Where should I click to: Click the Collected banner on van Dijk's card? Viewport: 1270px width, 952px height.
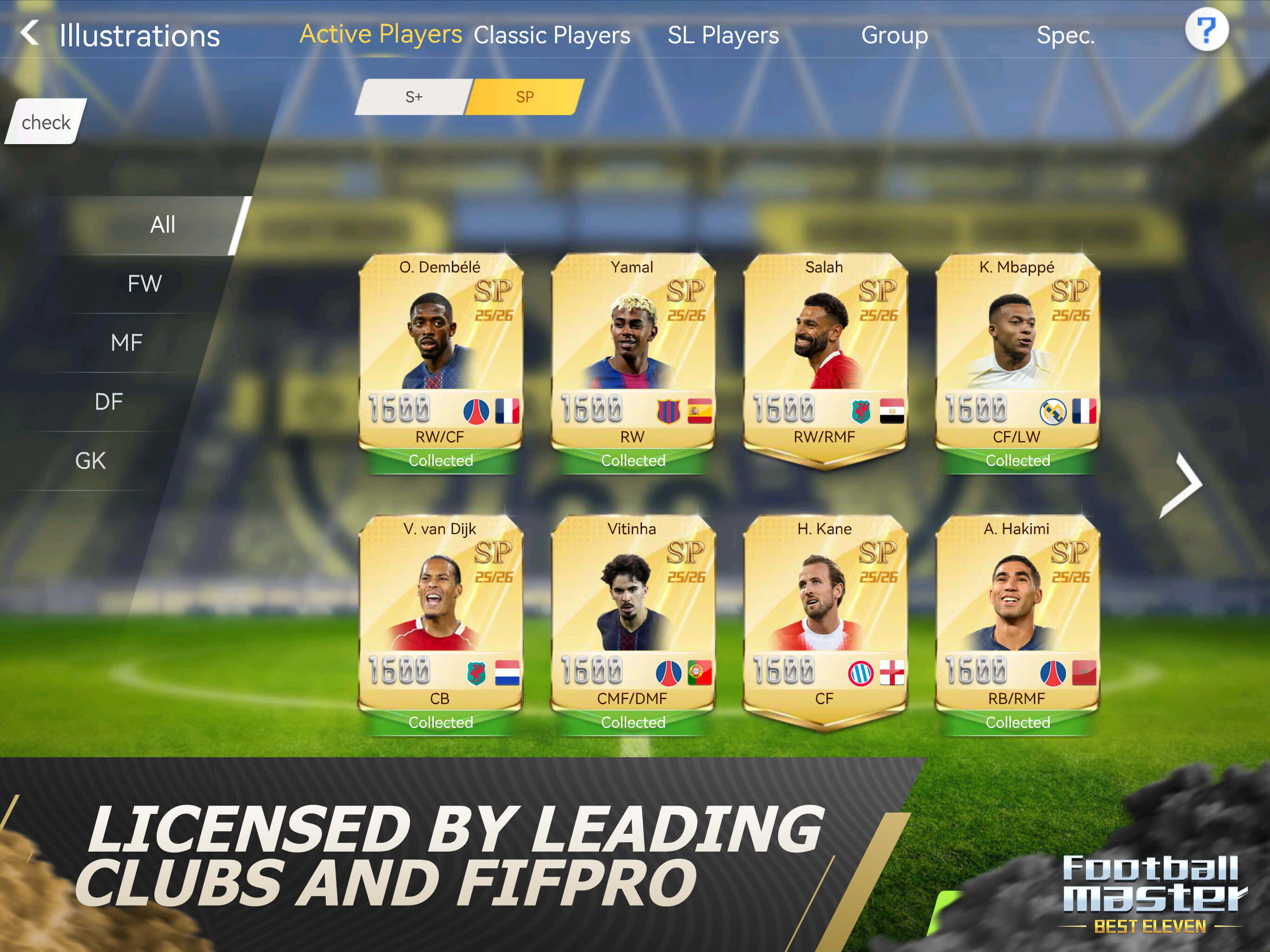440,722
